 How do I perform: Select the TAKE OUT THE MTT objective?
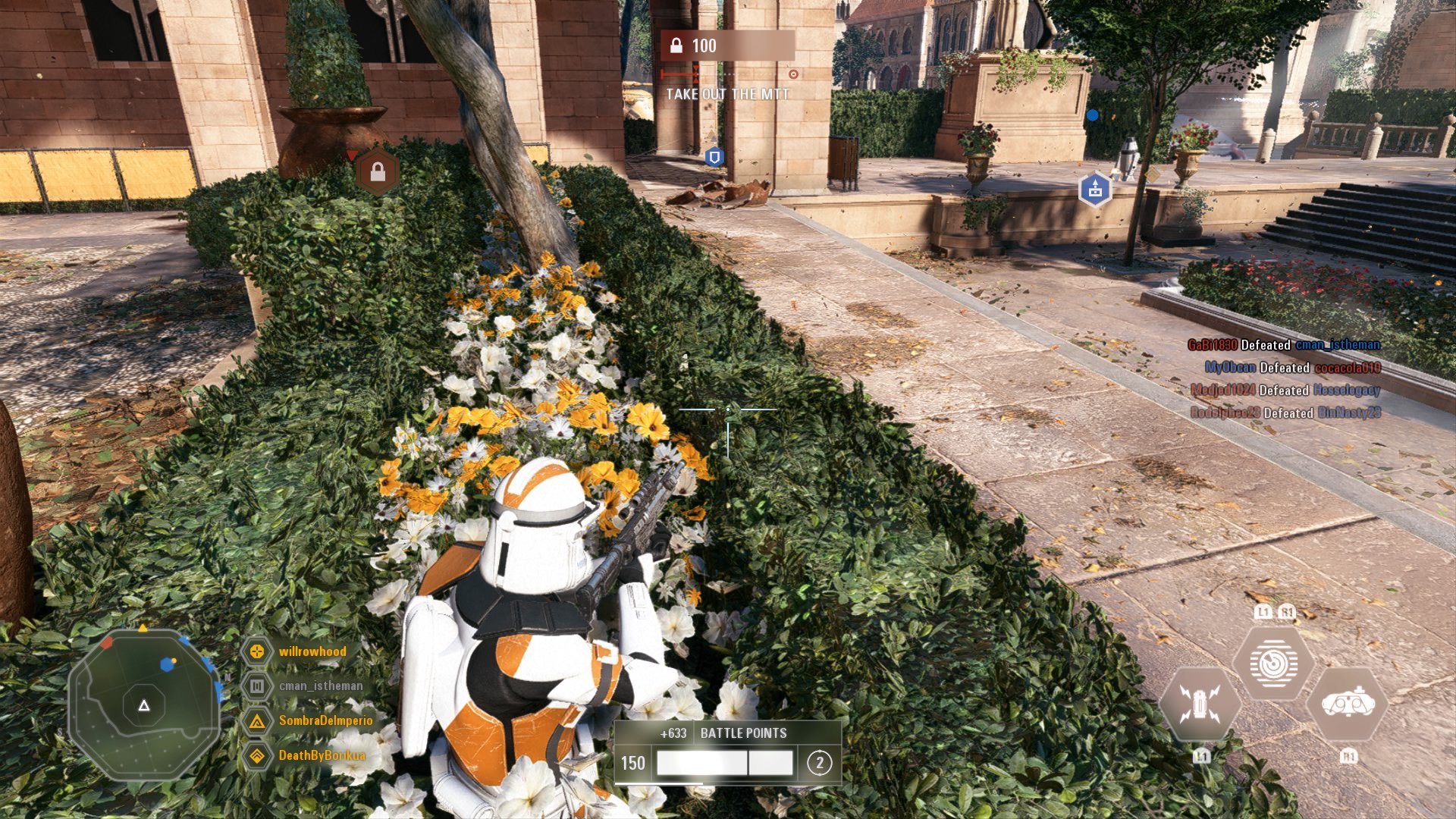click(727, 94)
